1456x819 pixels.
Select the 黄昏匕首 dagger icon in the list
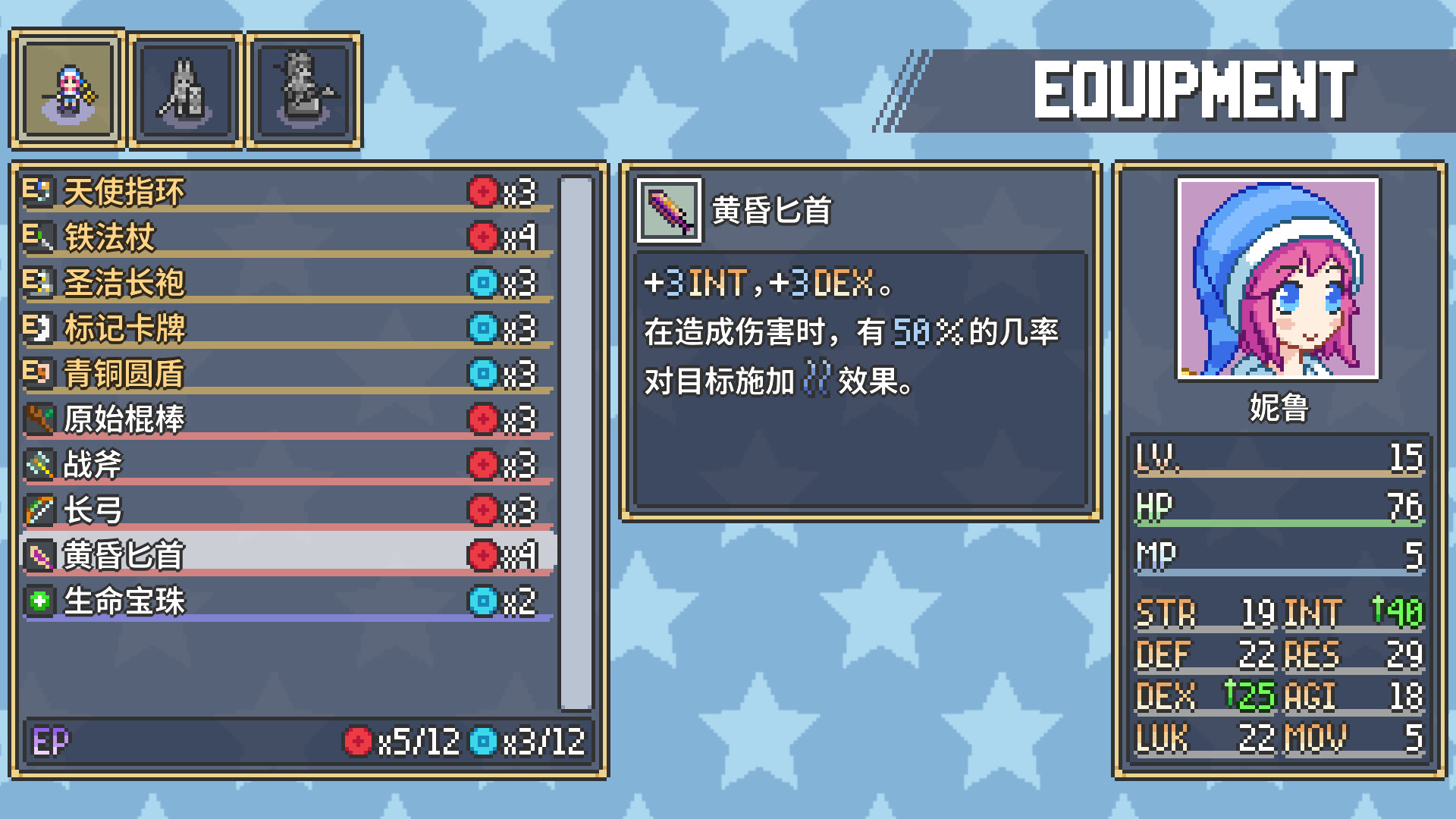[39, 556]
